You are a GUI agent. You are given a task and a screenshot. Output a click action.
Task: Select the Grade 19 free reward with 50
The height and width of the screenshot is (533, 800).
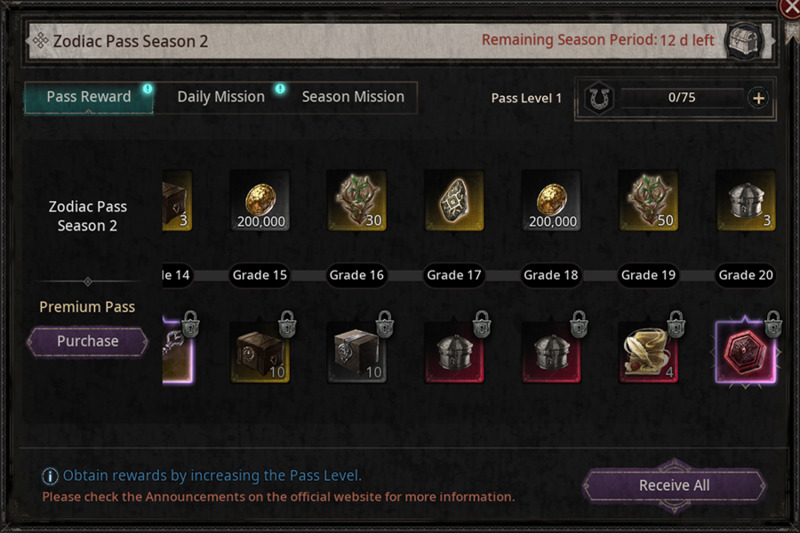(648, 200)
